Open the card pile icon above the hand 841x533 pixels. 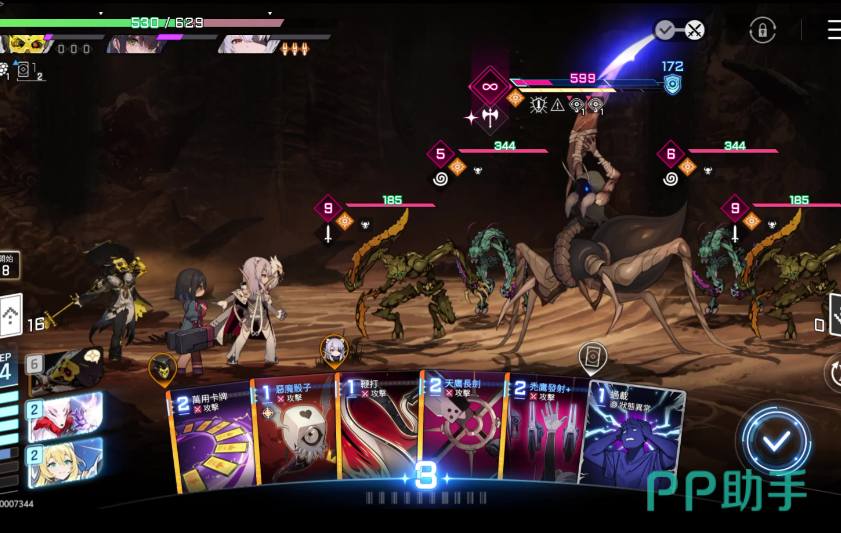pyautogui.click(x=593, y=356)
